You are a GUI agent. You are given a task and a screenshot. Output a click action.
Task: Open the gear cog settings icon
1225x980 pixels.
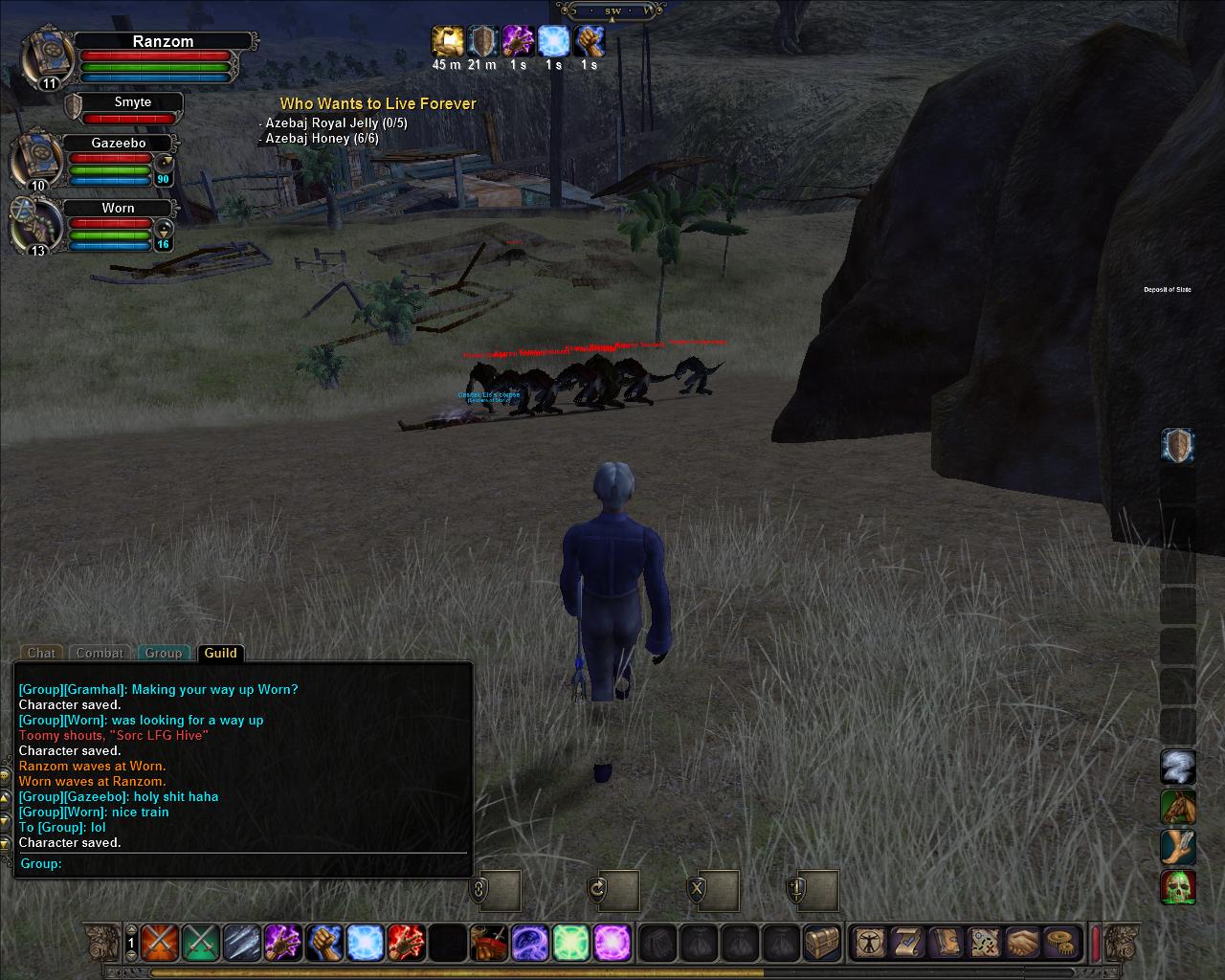1058,943
